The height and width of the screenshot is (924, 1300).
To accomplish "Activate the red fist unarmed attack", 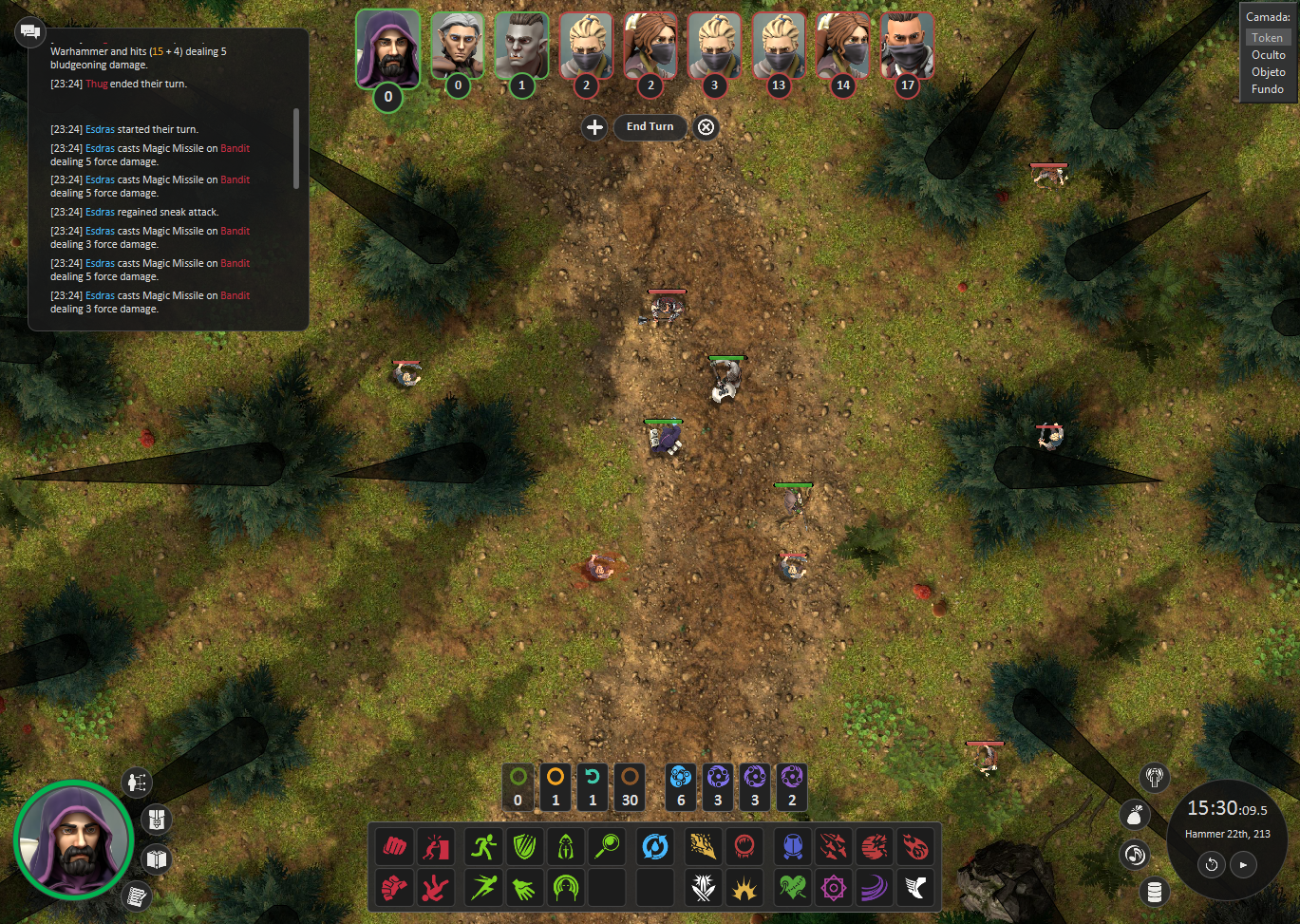I will (395, 845).
